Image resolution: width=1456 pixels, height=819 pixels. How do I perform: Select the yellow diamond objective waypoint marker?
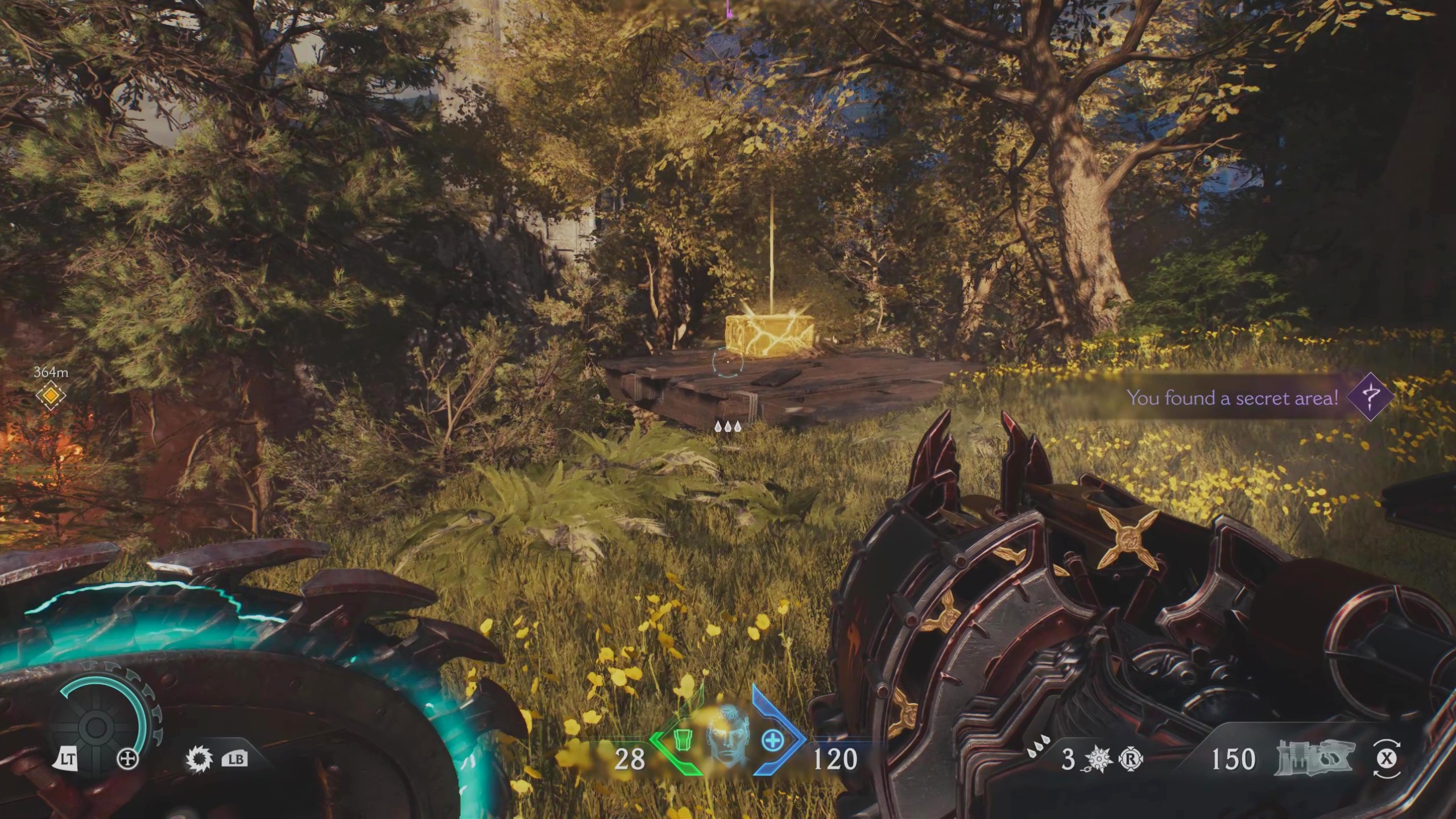[51, 395]
